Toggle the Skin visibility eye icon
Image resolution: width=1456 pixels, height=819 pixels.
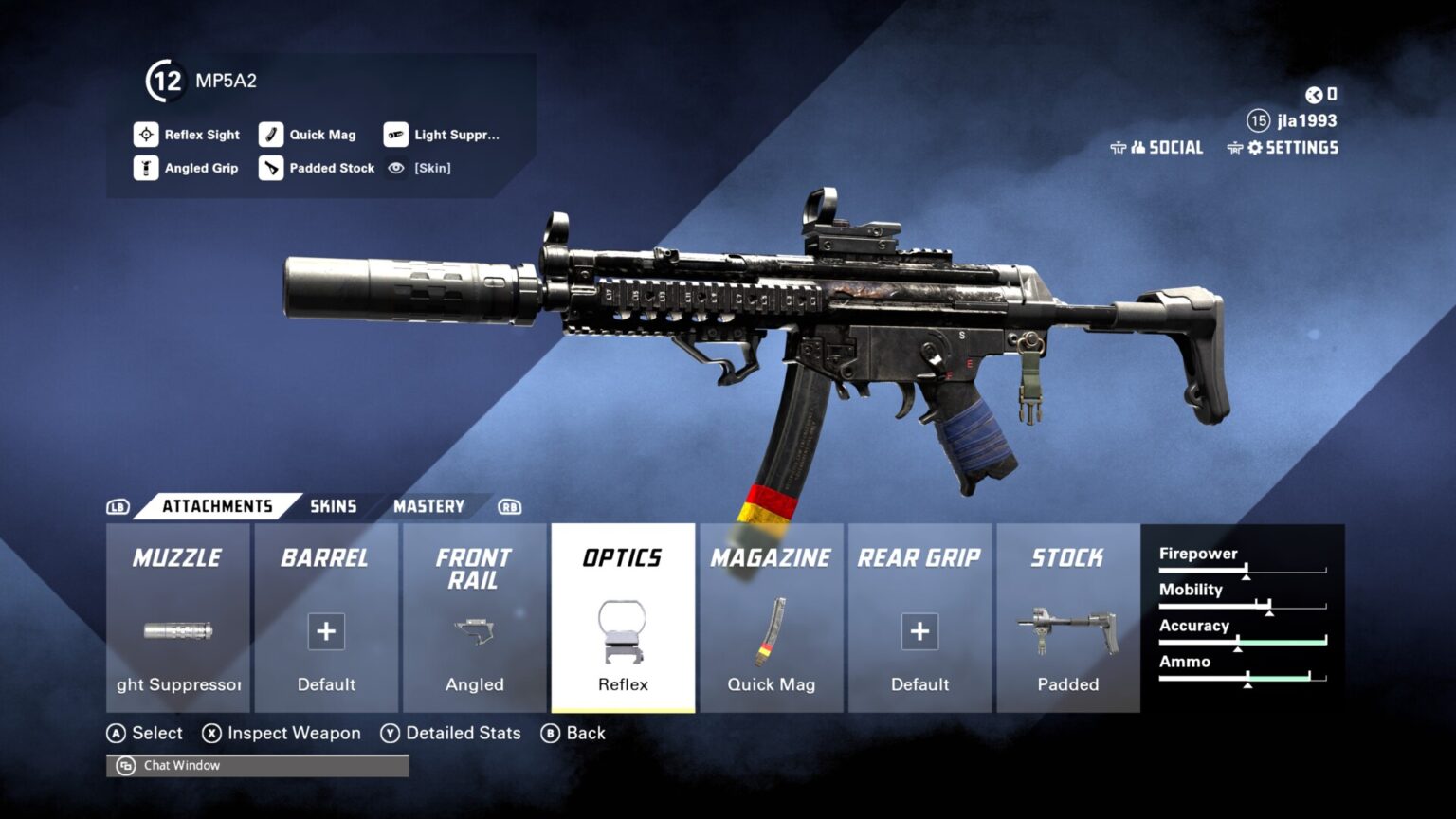pyautogui.click(x=396, y=168)
